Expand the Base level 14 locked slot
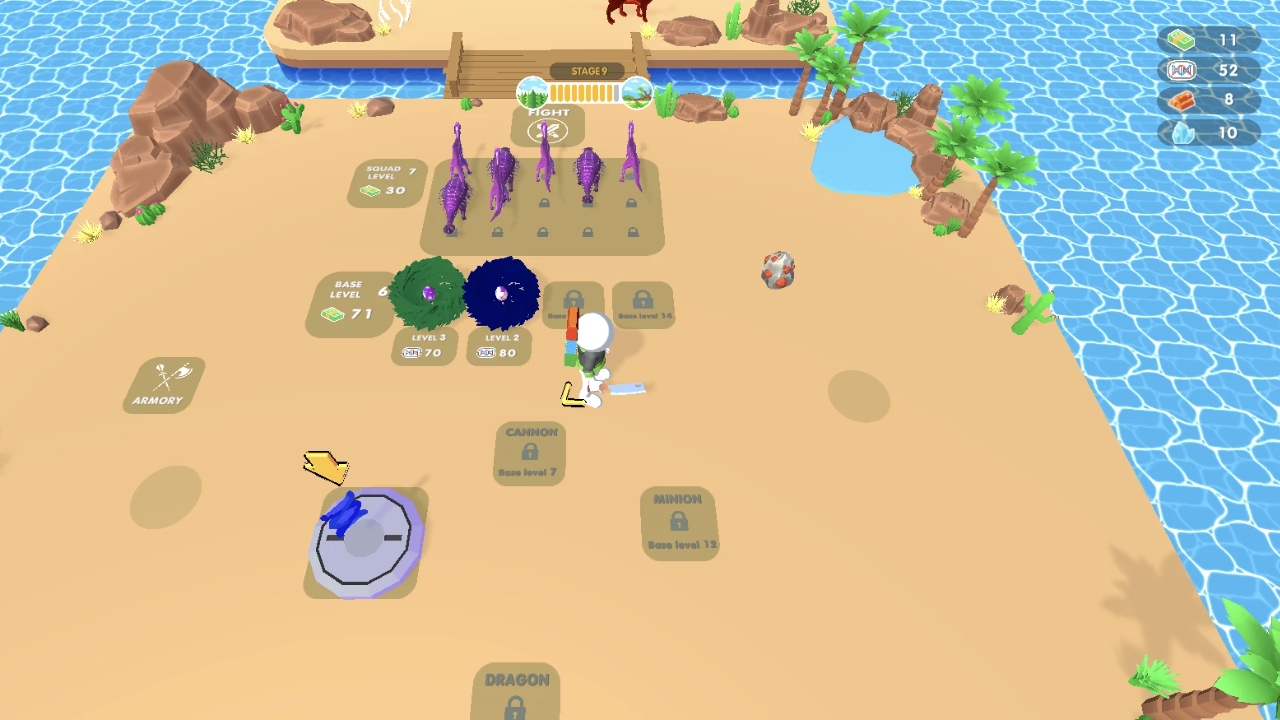This screenshot has width=1280, height=720. (x=641, y=302)
